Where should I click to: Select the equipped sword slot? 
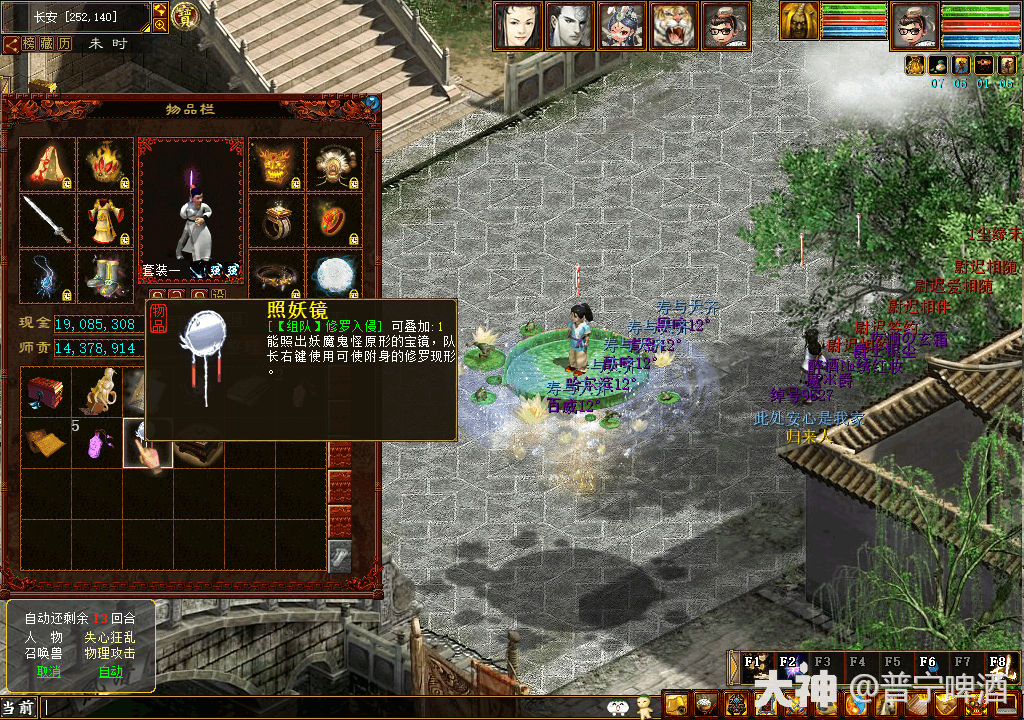tap(47, 220)
